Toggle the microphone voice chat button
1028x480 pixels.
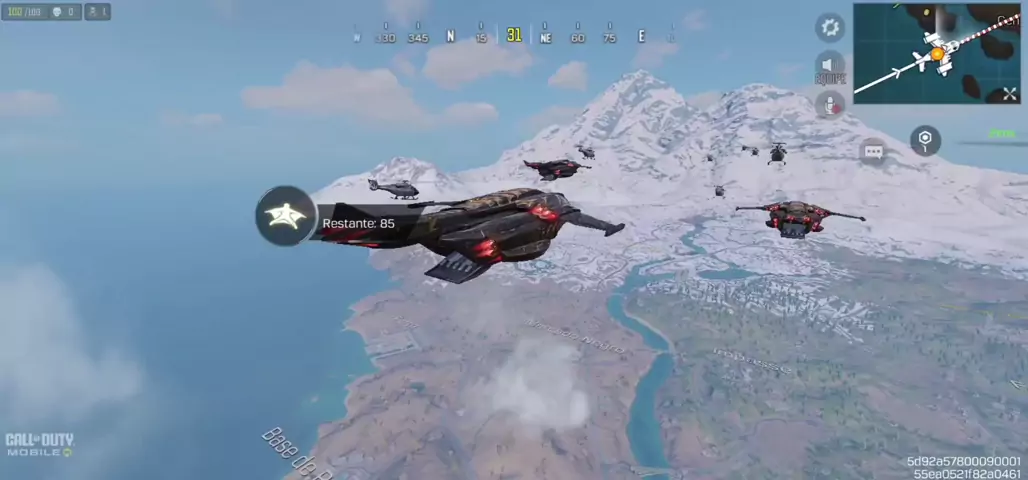(x=830, y=104)
